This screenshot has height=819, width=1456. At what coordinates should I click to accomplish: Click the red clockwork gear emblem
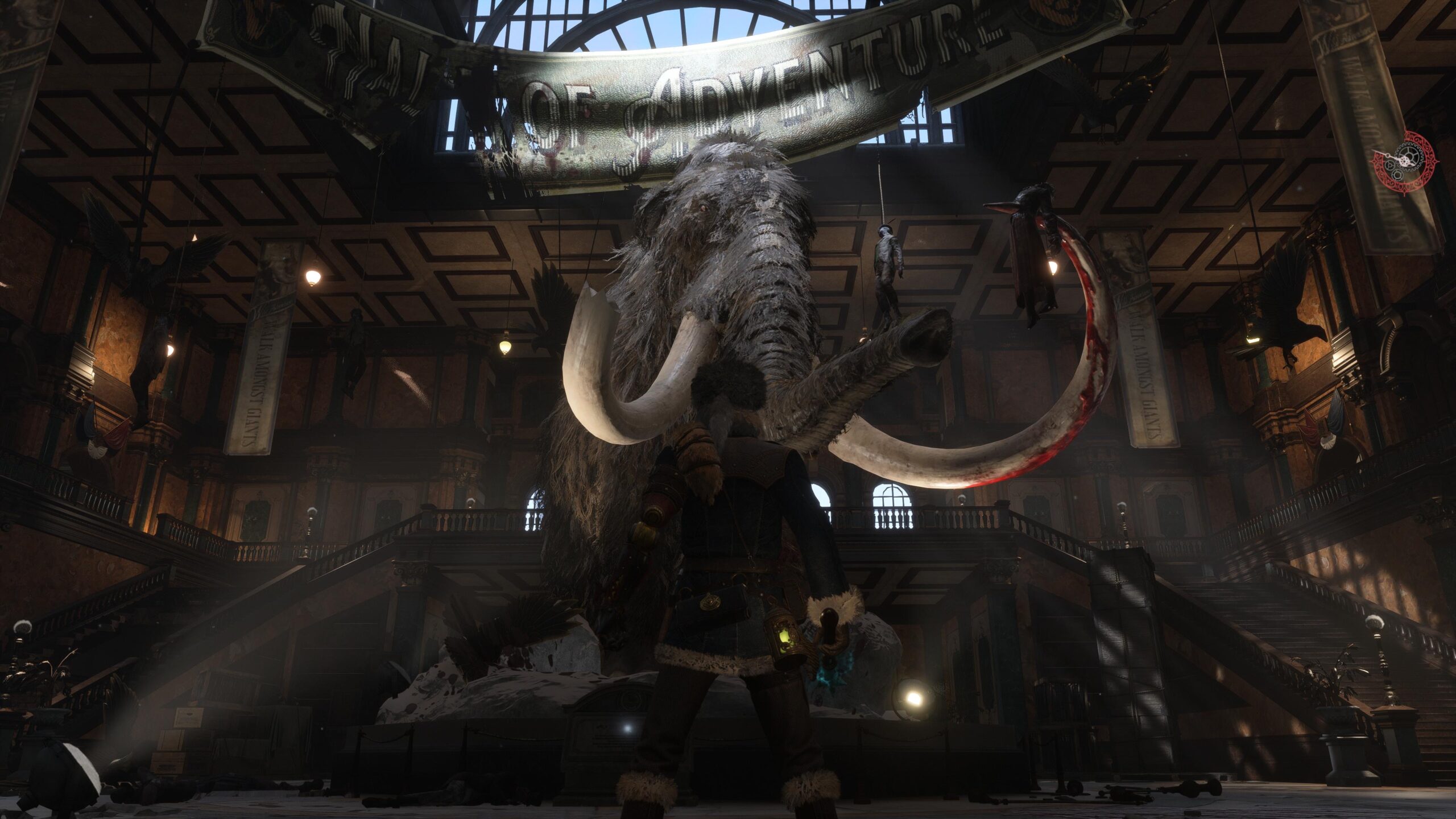(1404, 163)
